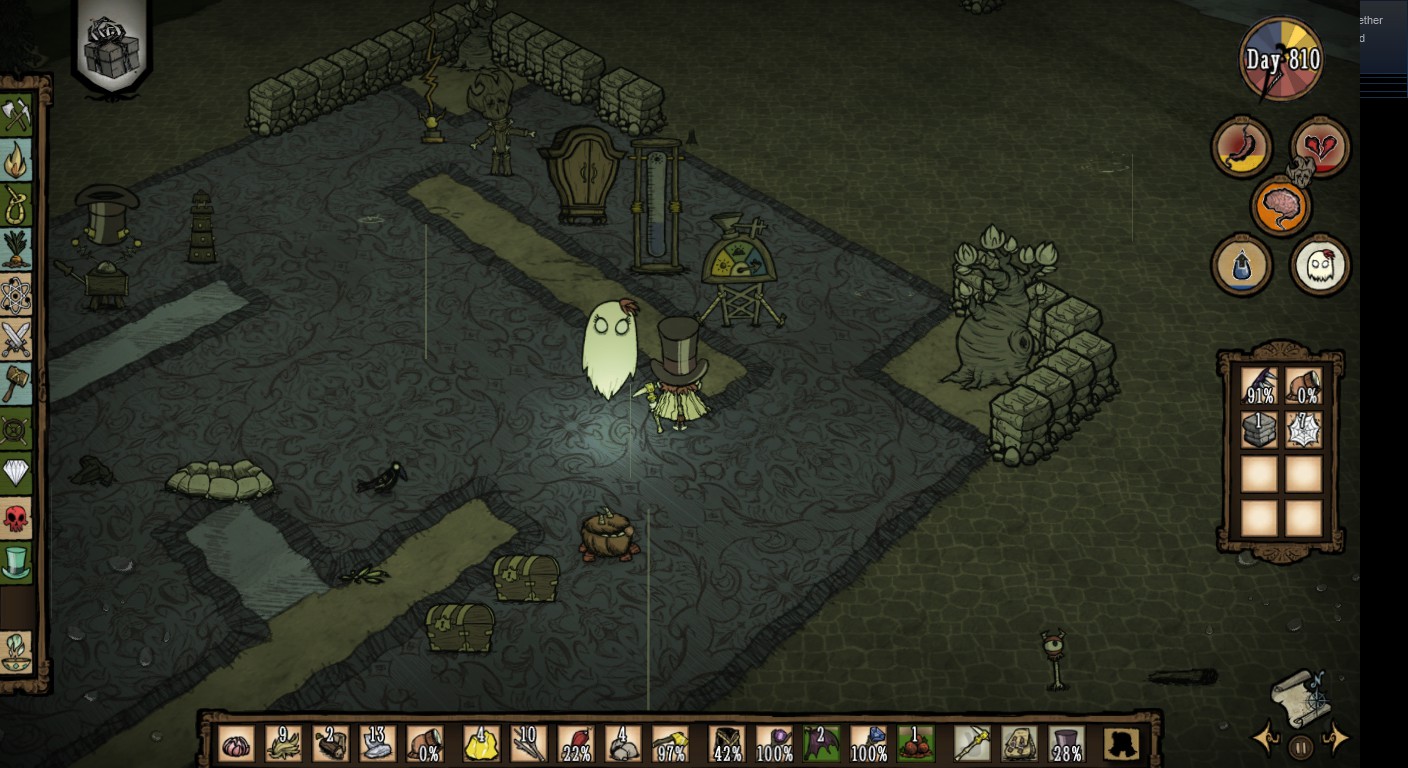Viewport: 1408px width, 768px height.
Task: Select the rope Survival crafting tab
Action: [17, 204]
